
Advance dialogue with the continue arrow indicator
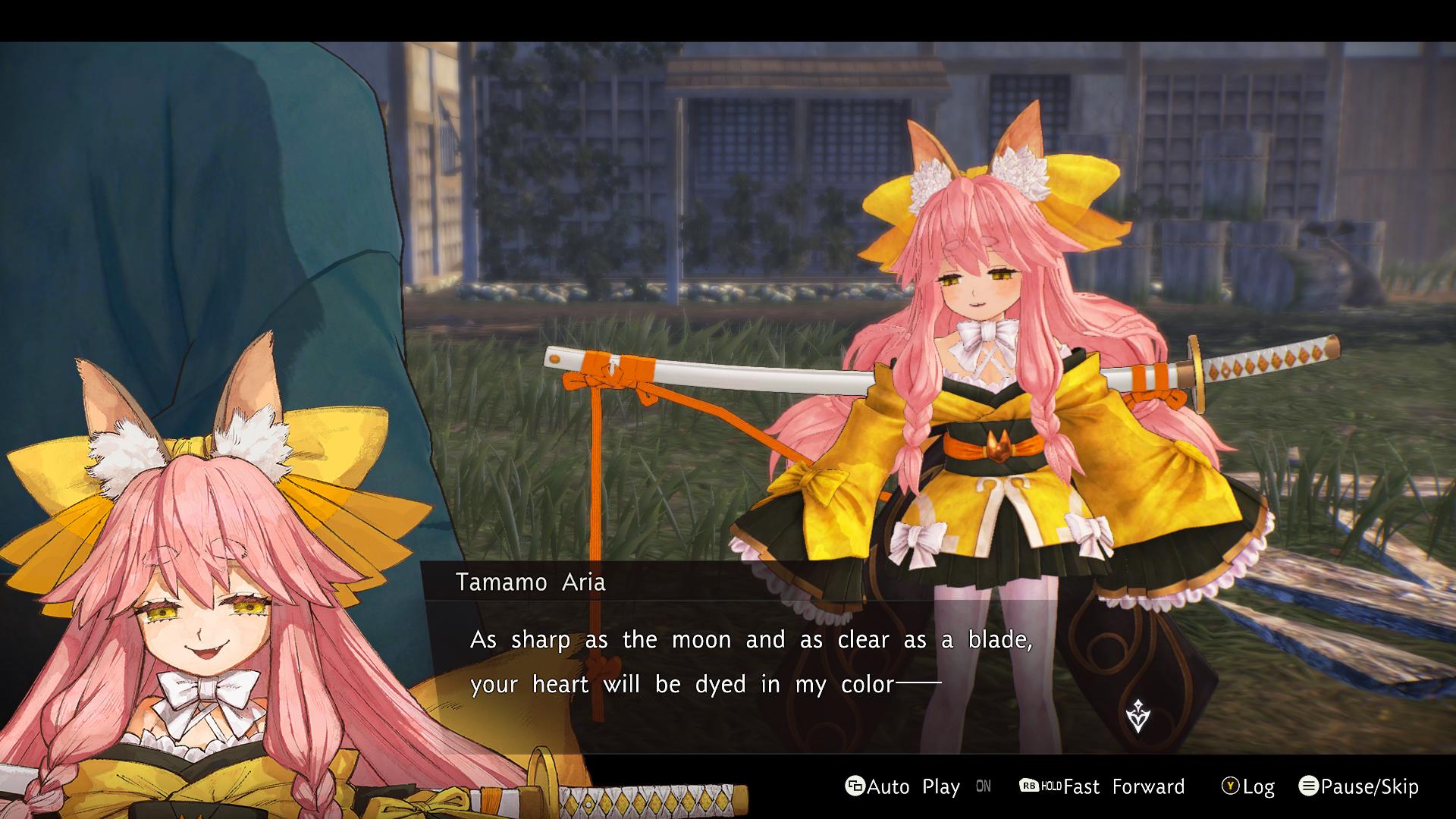coord(1137,716)
